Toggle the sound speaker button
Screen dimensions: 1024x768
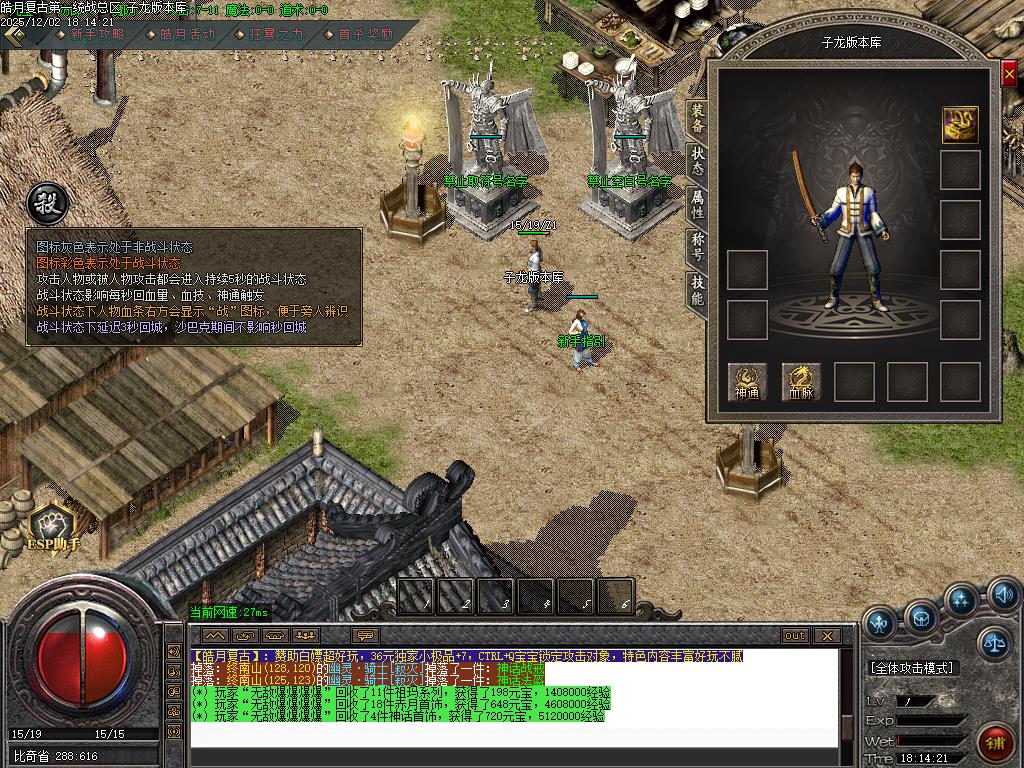coord(1004,596)
